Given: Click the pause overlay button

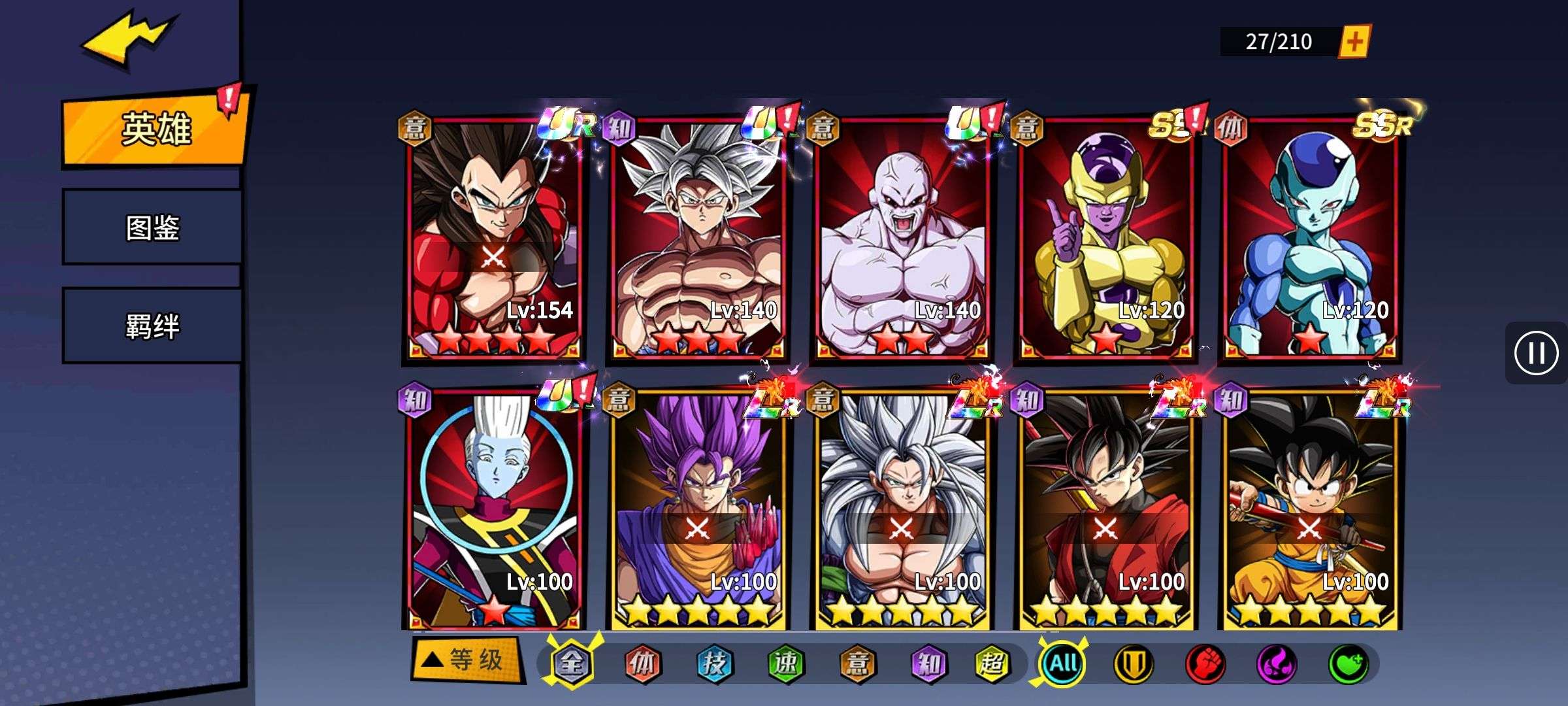Looking at the screenshot, I should (1535, 353).
